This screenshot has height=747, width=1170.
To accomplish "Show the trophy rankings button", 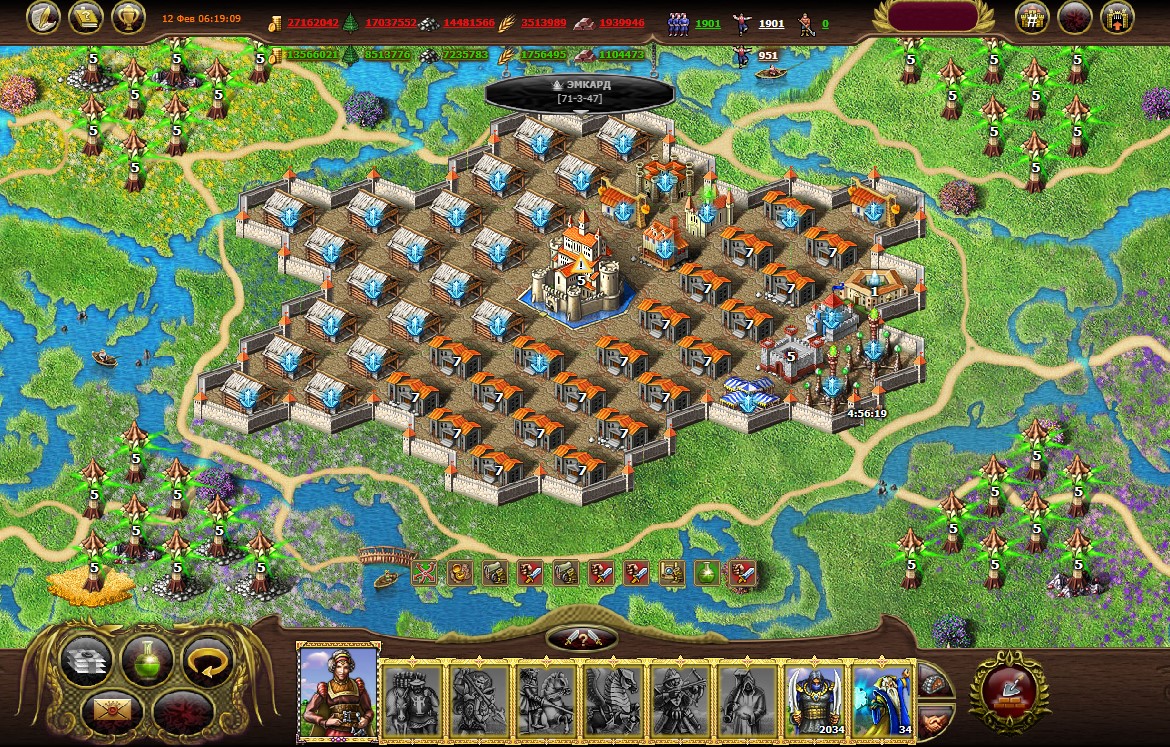I will (128, 17).
